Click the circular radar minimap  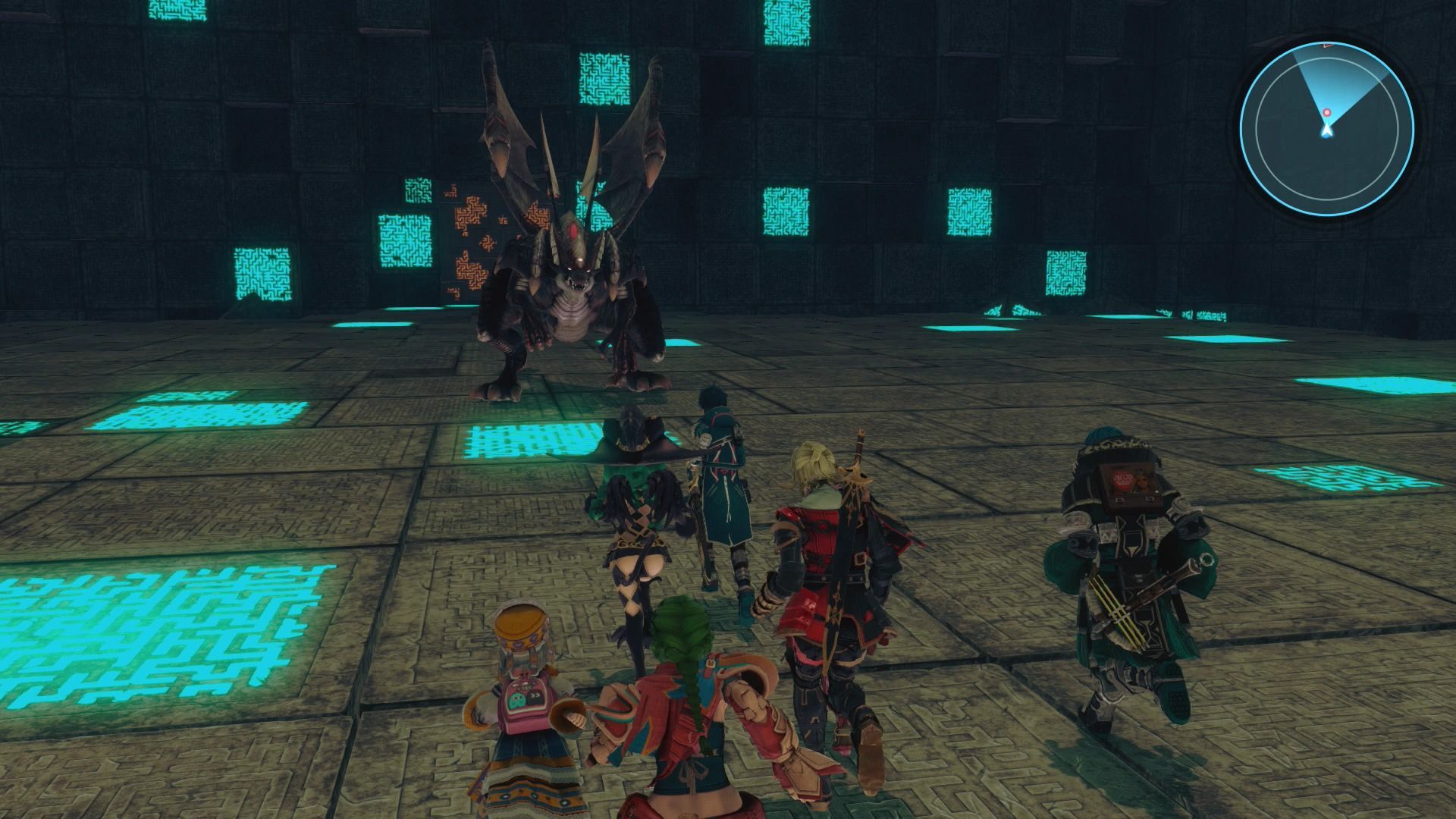[x=1326, y=126]
